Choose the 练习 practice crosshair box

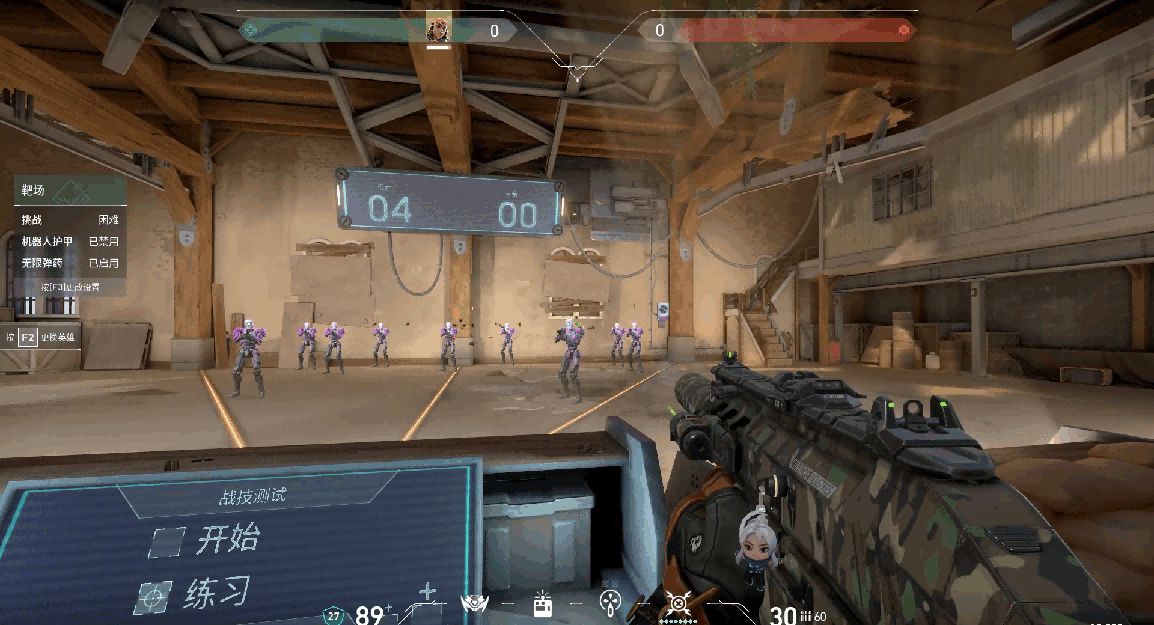153,597
